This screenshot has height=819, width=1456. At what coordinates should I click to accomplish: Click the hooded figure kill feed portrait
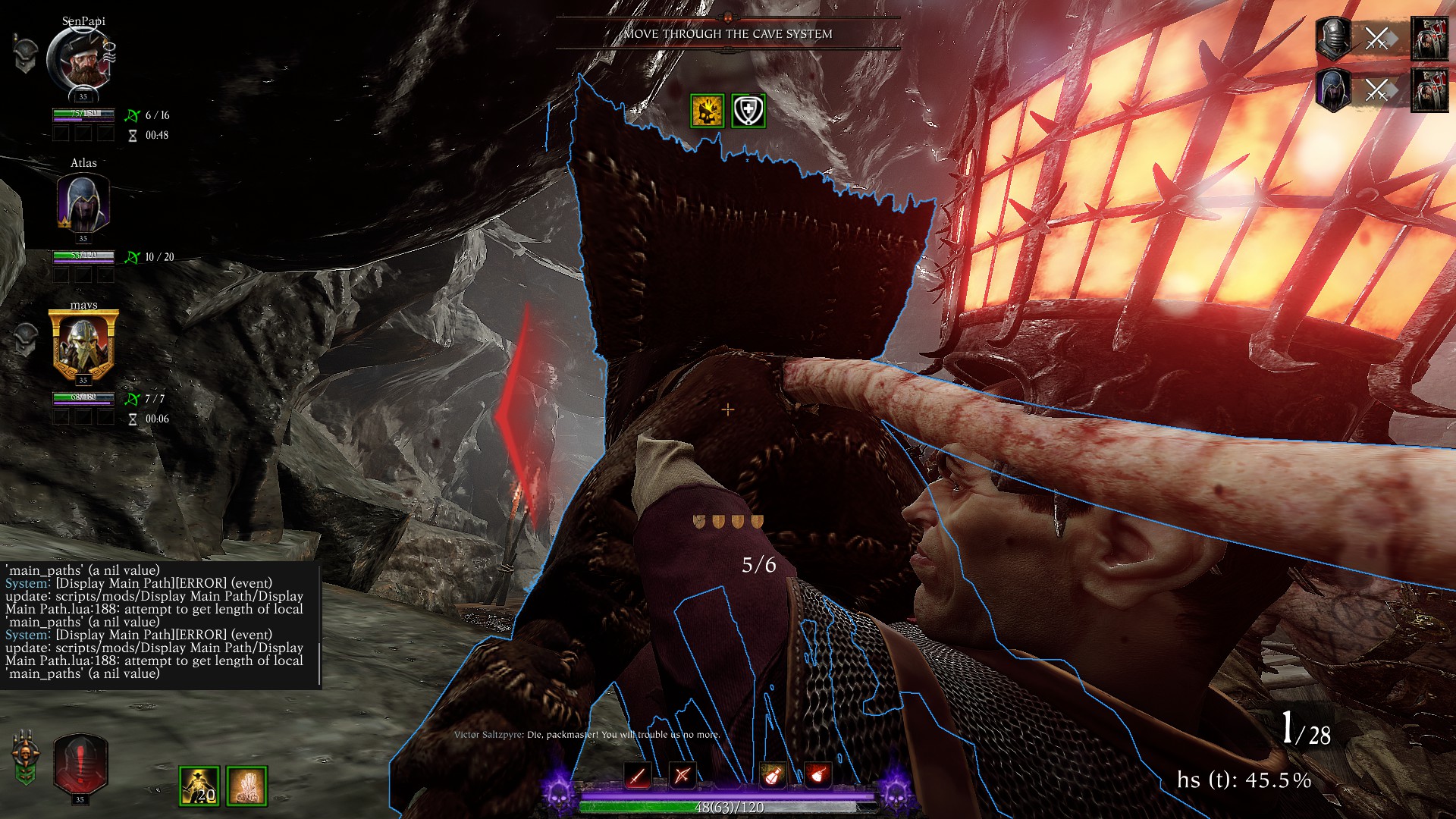1332,89
